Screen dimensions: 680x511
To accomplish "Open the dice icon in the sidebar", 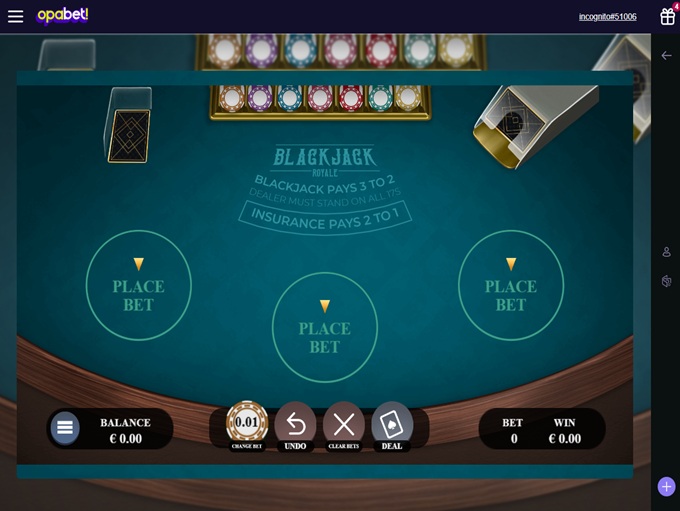I will pos(666,282).
